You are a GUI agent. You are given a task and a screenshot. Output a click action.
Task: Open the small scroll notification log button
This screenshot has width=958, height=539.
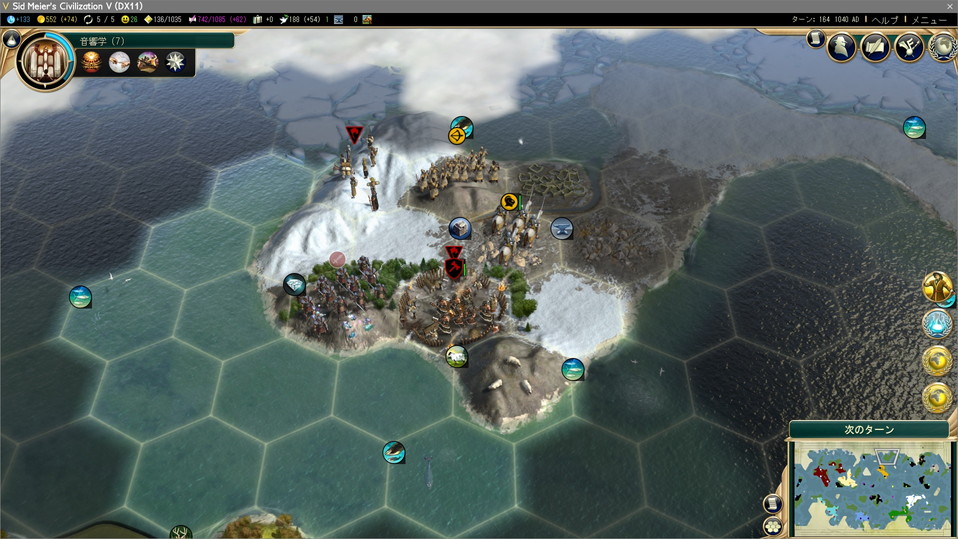pyautogui.click(x=815, y=39)
